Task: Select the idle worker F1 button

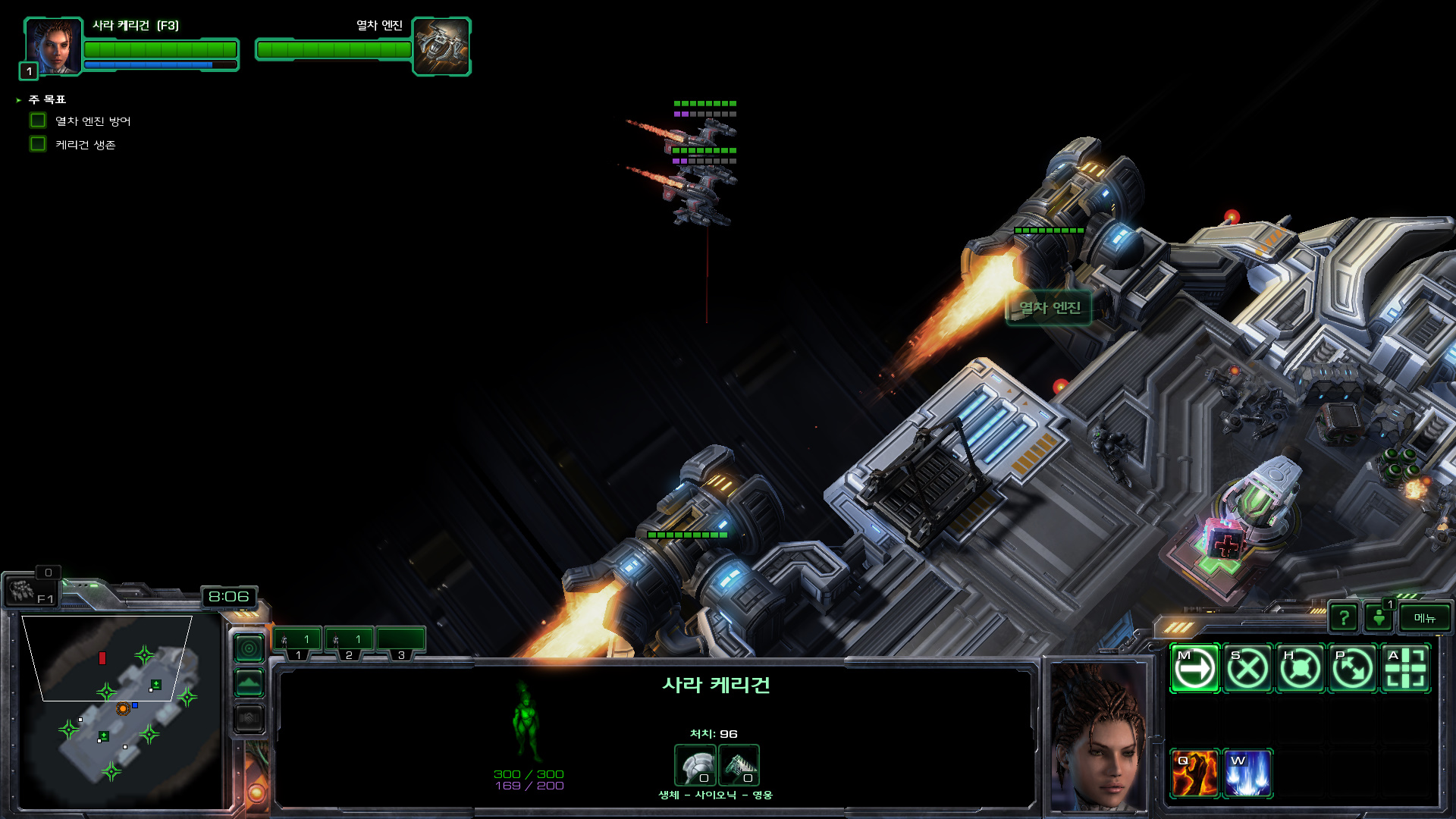Action: [x=30, y=591]
